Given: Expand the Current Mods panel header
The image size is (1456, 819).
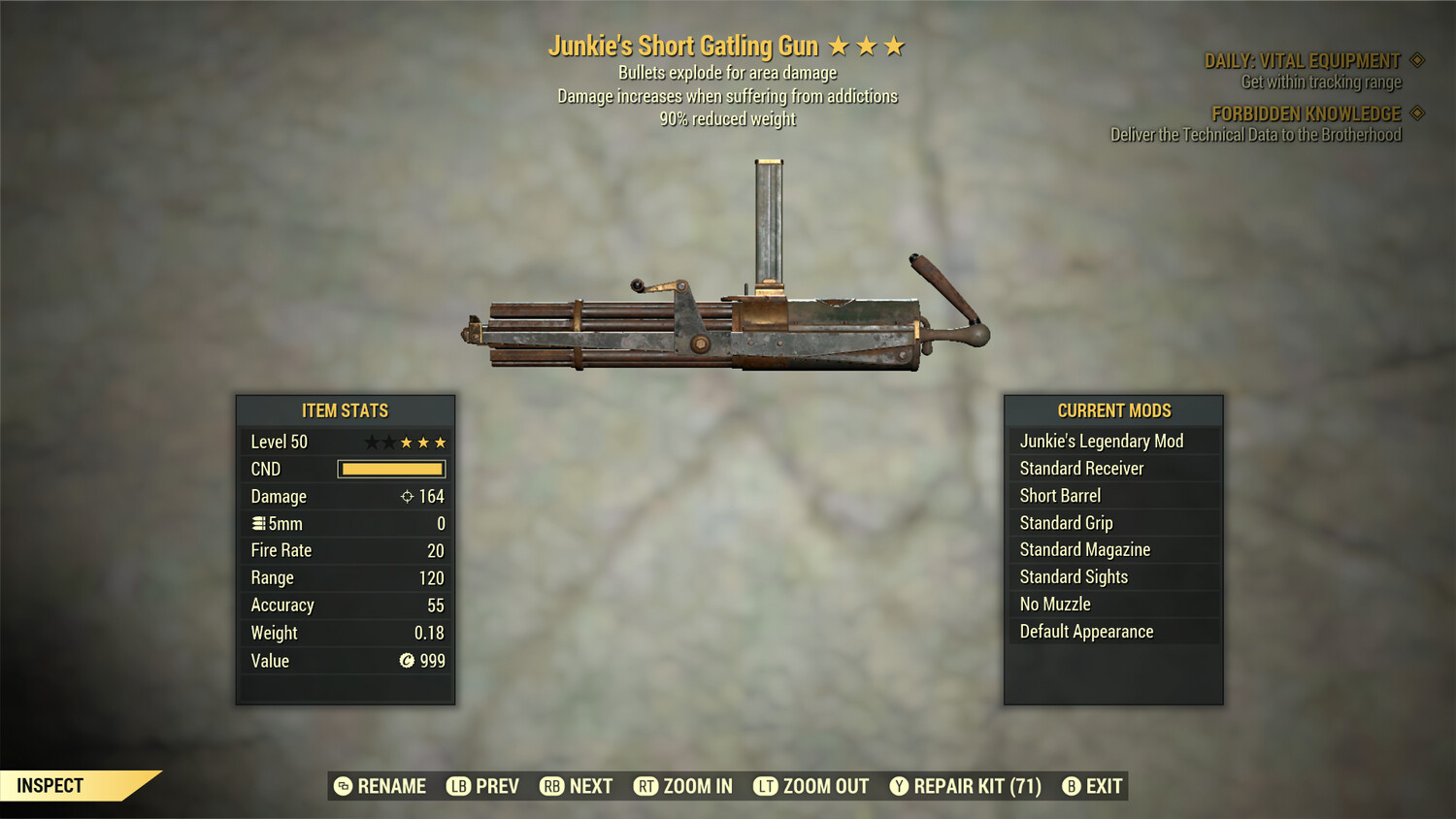Looking at the screenshot, I should [x=1113, y=410].
